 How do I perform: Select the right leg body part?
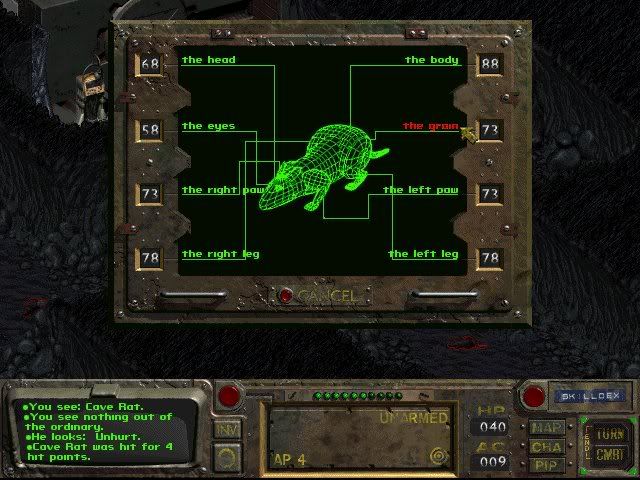pos(220,254)
